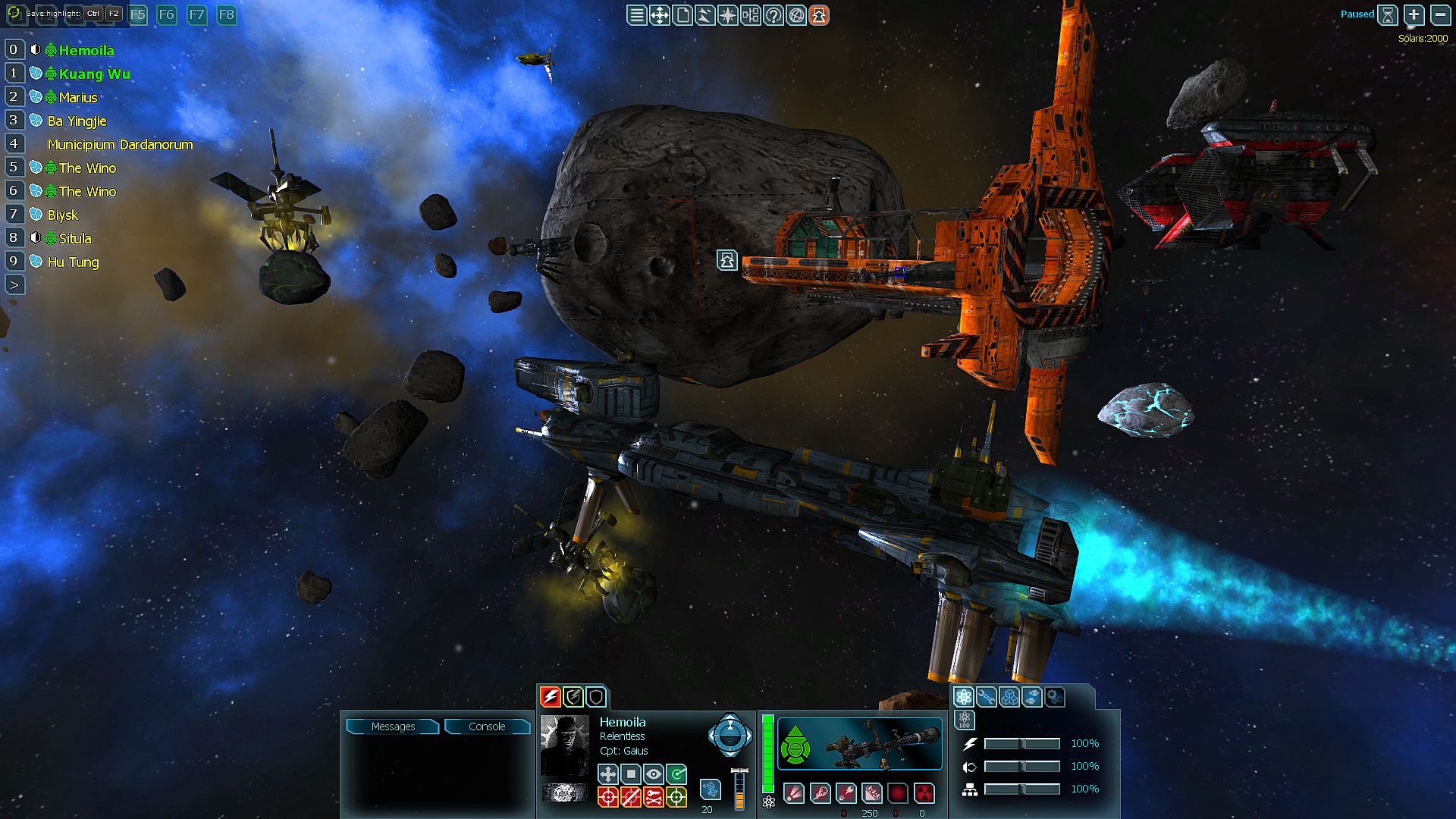This screenshot has width=1456, height=819.
Task: Choose the ship Situla in the list
Action: (75, 238)
